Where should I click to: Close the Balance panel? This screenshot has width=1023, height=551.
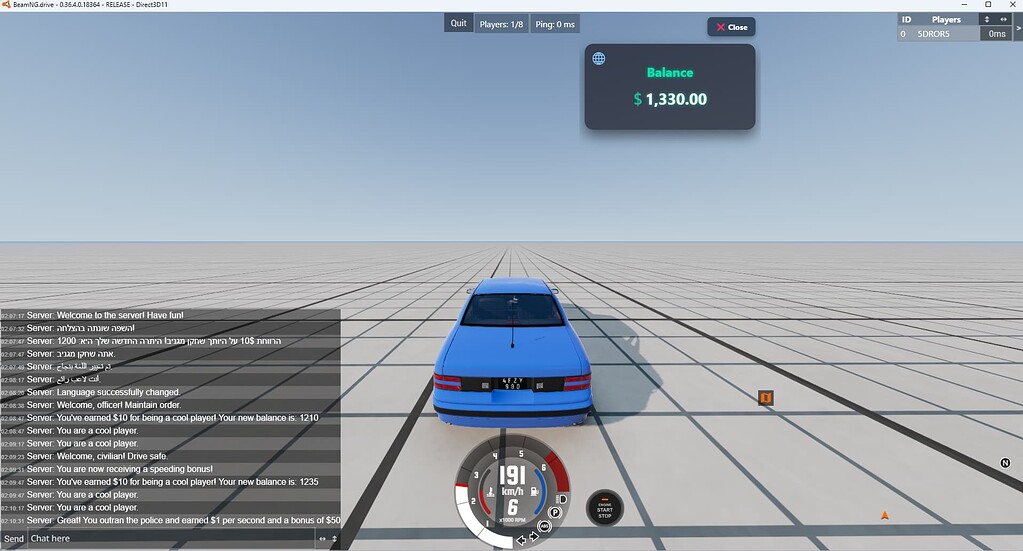click(731, 27)
